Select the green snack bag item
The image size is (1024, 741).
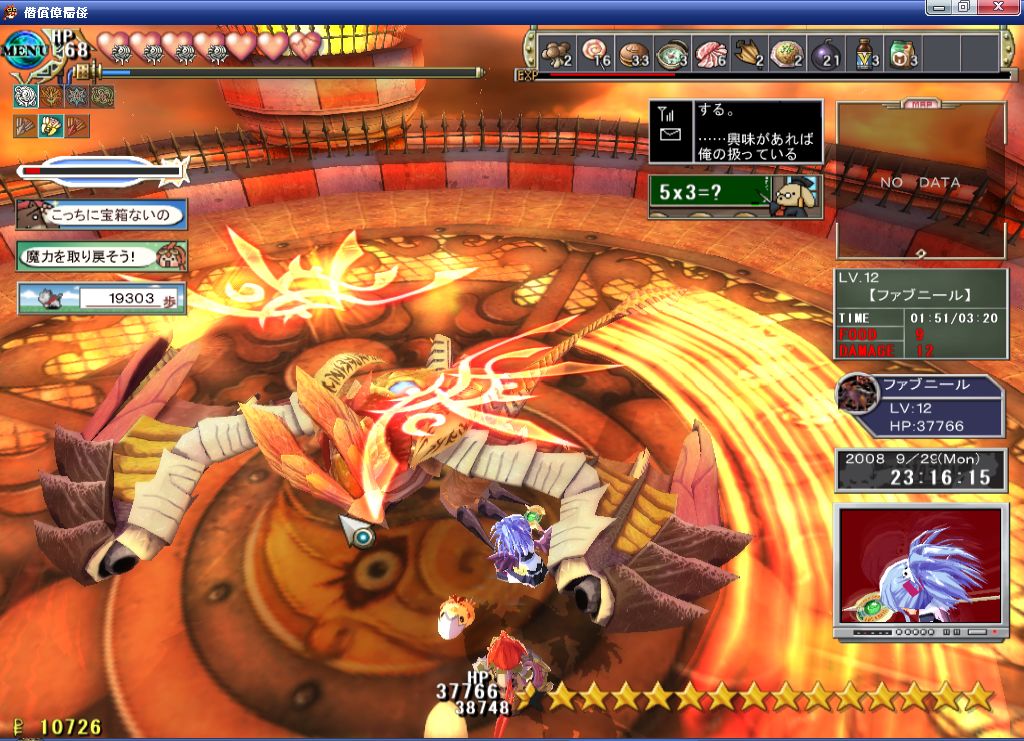coord(904,53)
